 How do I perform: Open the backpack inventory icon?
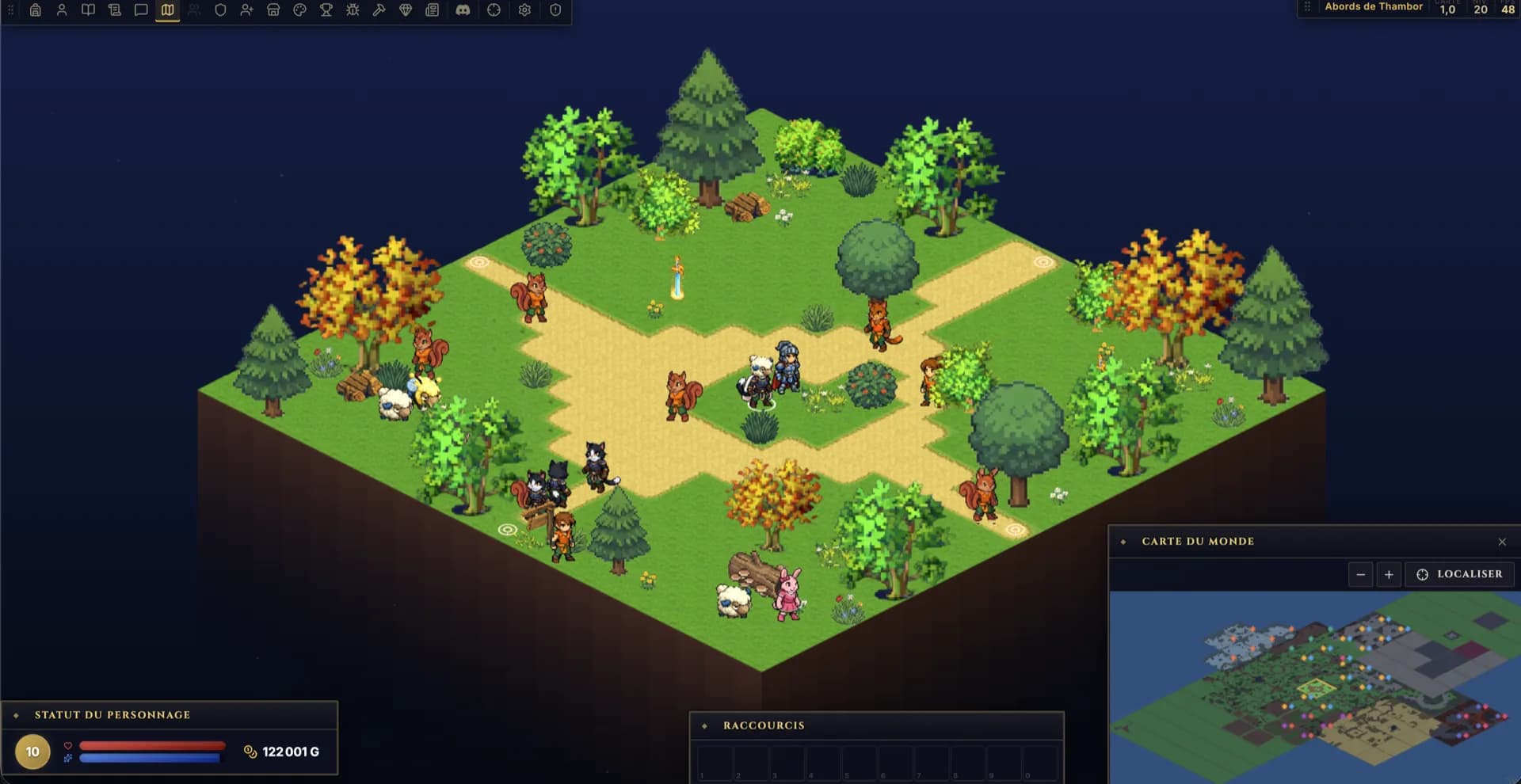coord(36,10)
